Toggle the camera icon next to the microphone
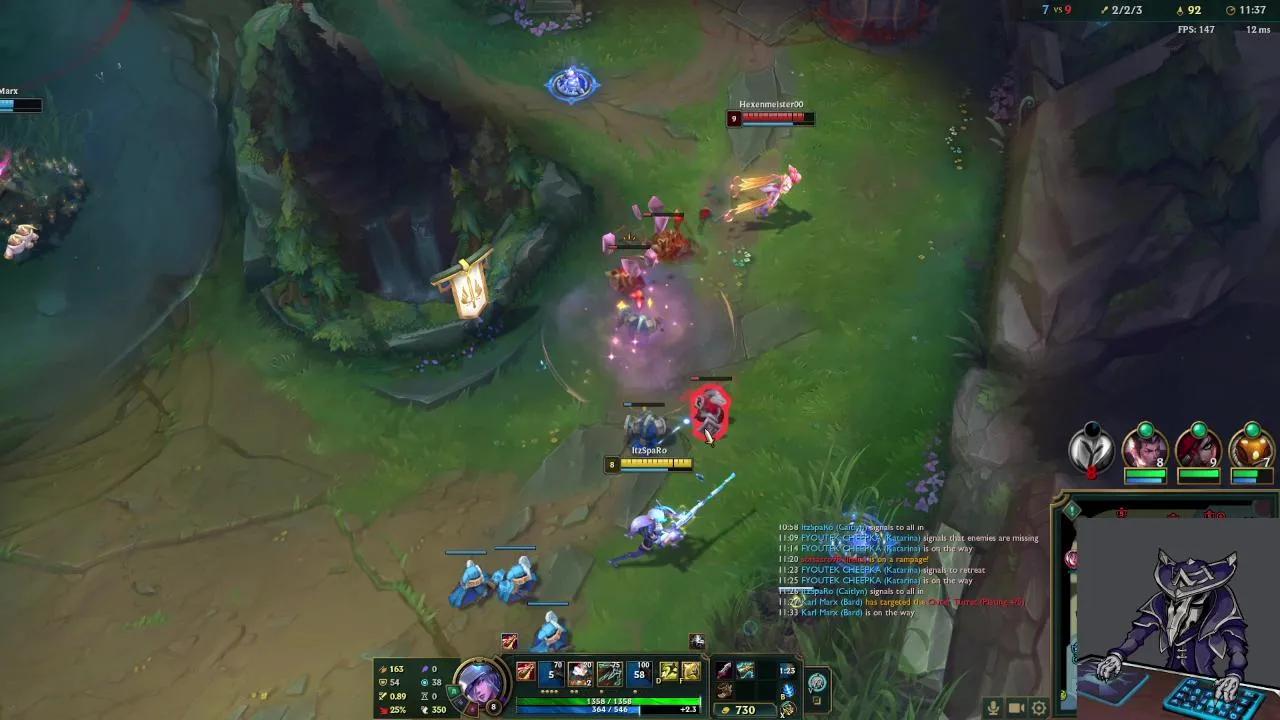Image resolution: width=1280 pixels, height=720 pixels. point(1015,707)
